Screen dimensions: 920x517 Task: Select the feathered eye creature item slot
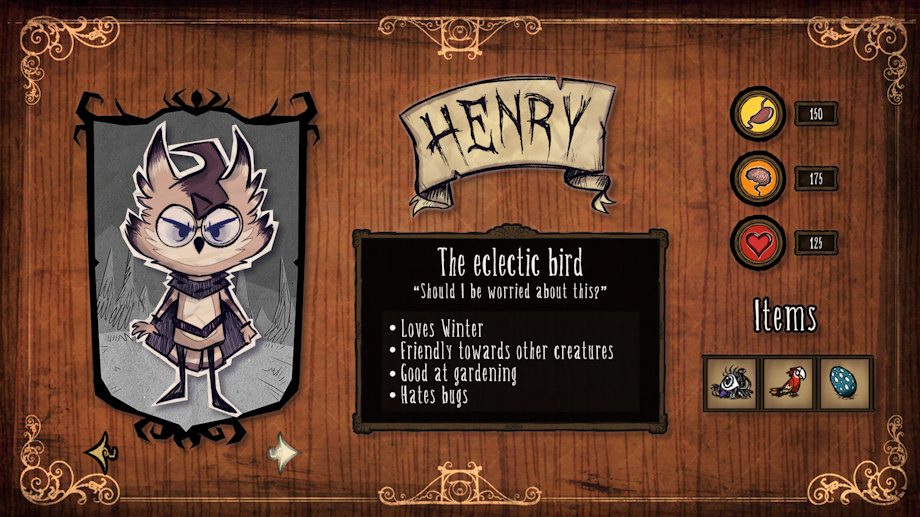coord(731,383)
